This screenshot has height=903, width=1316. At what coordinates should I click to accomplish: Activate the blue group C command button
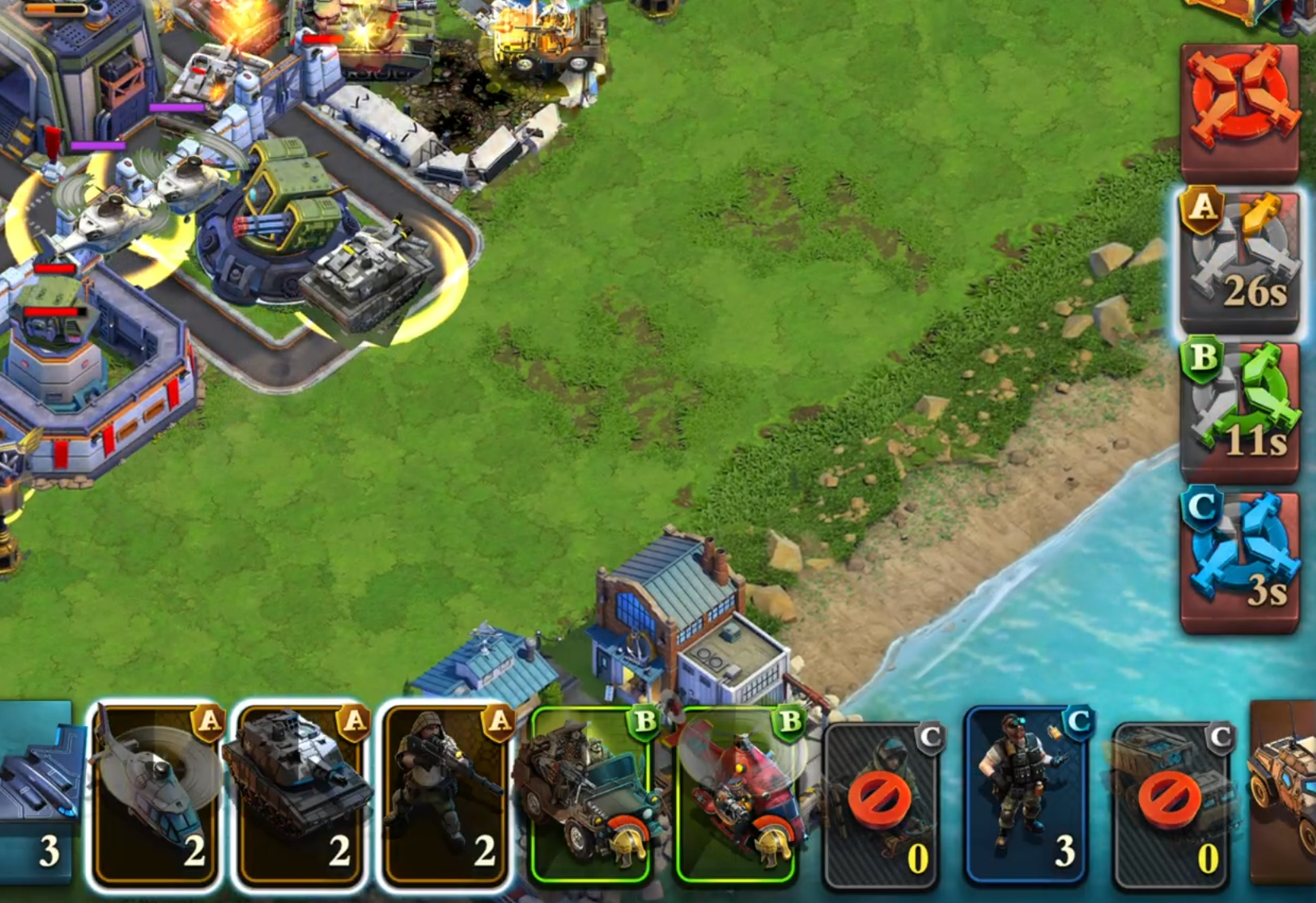point(1240,561)
